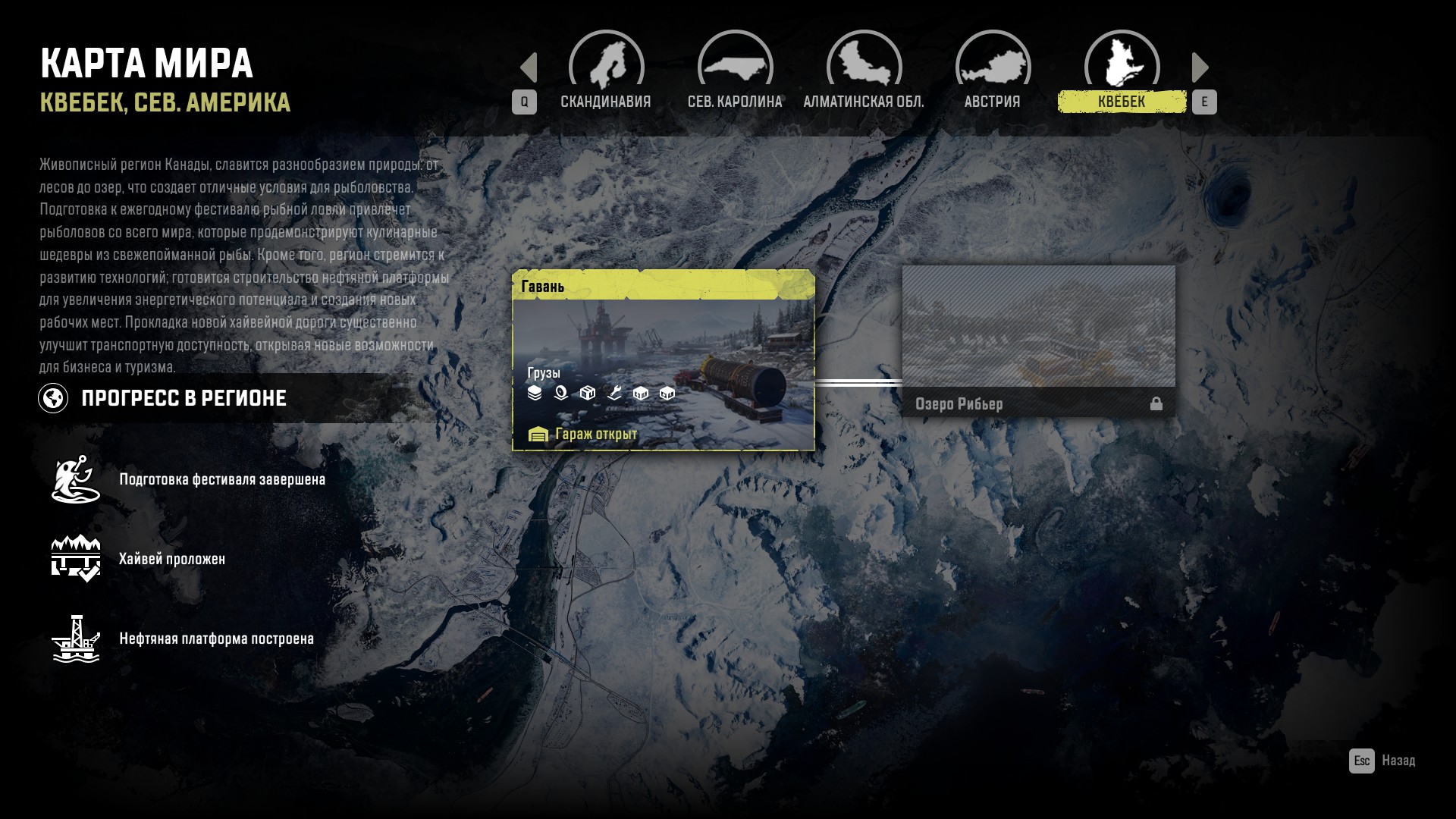Screen dimensions: 1456x819
Task: Select the highlighted Квебек region tab
Action: [x=1122, y=72]
